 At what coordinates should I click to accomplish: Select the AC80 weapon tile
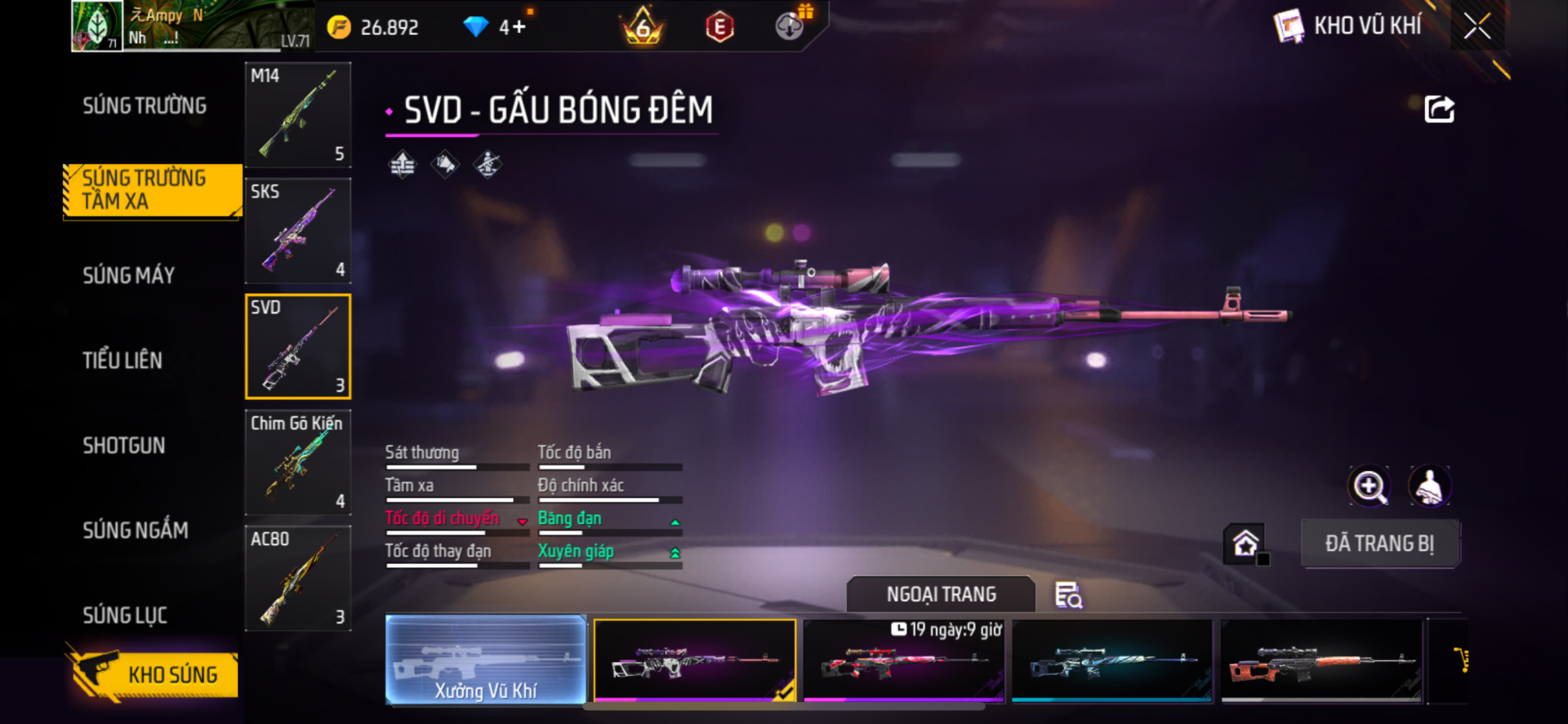pyautogui.click(x=298, y=579)
